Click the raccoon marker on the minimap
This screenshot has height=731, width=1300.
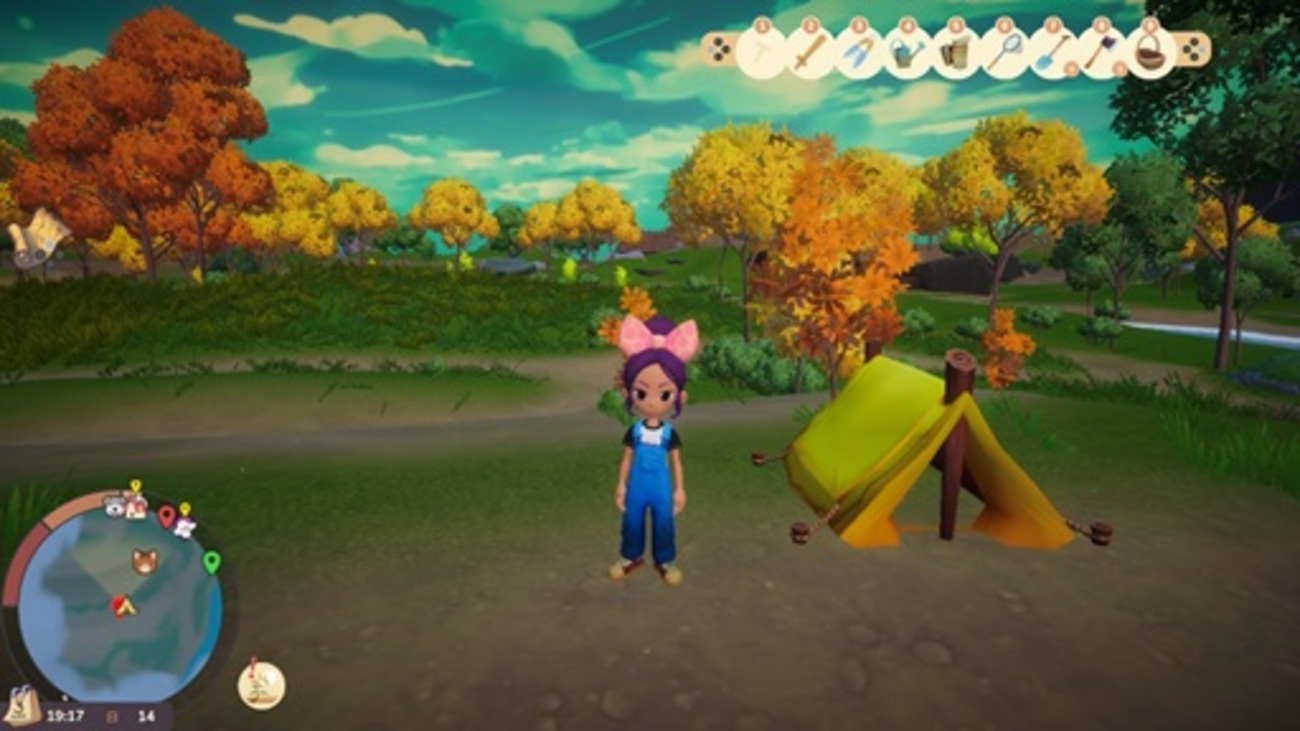(x=114, y=507)
